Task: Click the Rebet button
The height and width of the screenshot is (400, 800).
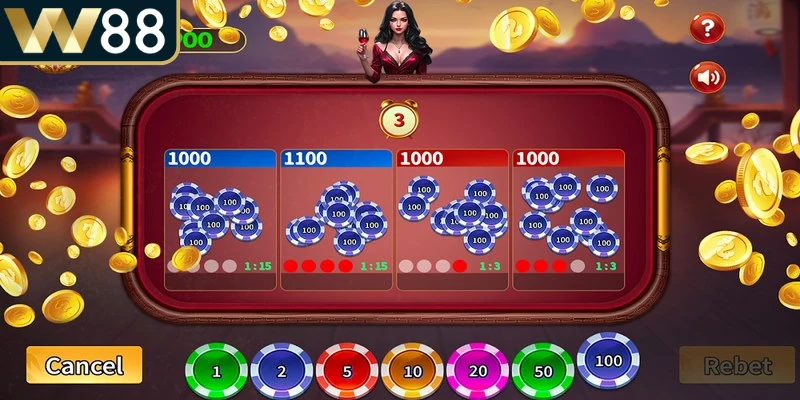Action: (x=736, y=366)
